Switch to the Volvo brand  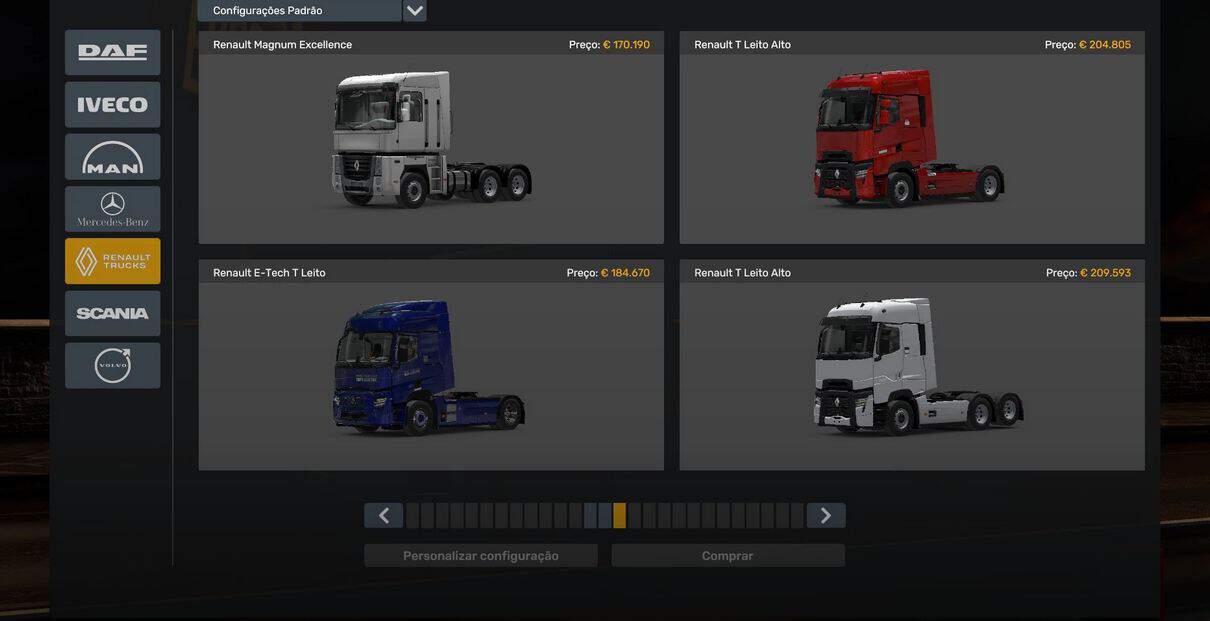(x=112, y=365)
